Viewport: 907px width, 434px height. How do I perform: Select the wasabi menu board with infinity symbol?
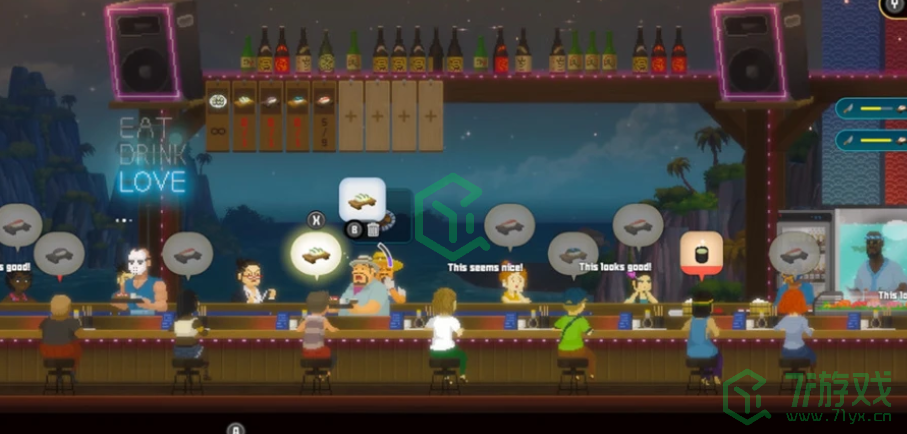[x=218, y=116]
